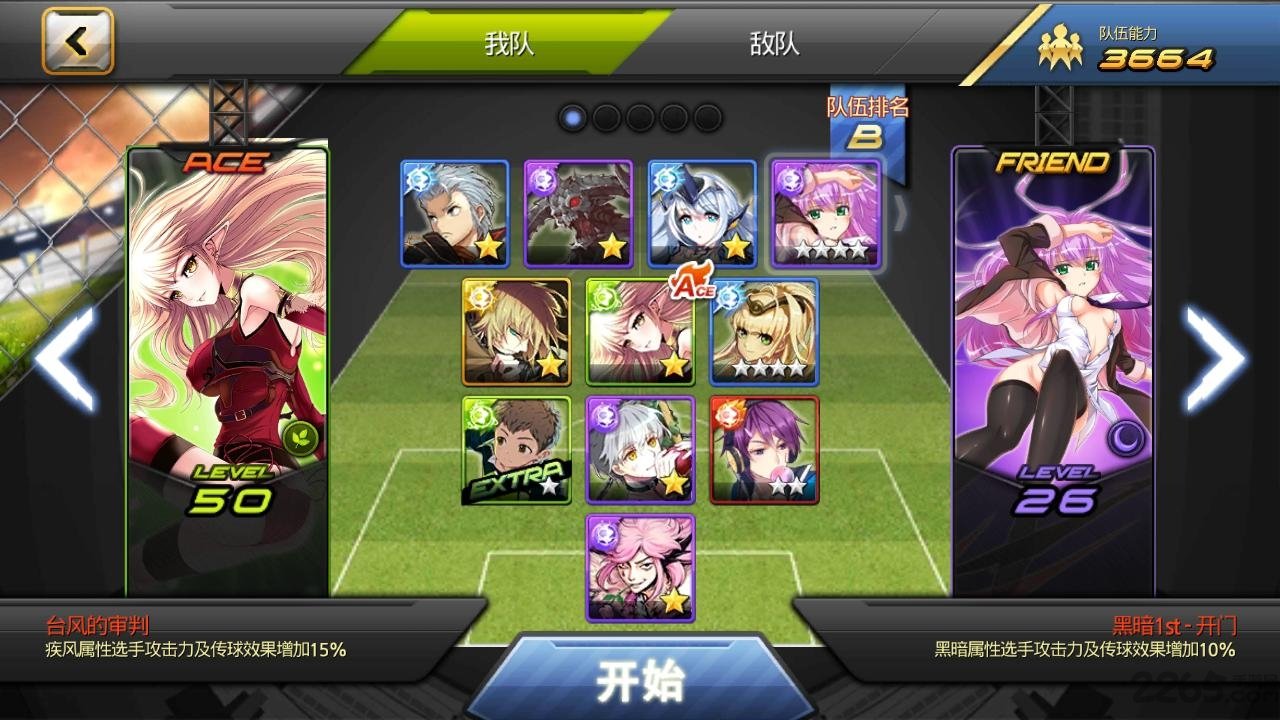Select the EXTRA brown-haired boy player tile
The image size is (1280, 720).
[517, 450]
